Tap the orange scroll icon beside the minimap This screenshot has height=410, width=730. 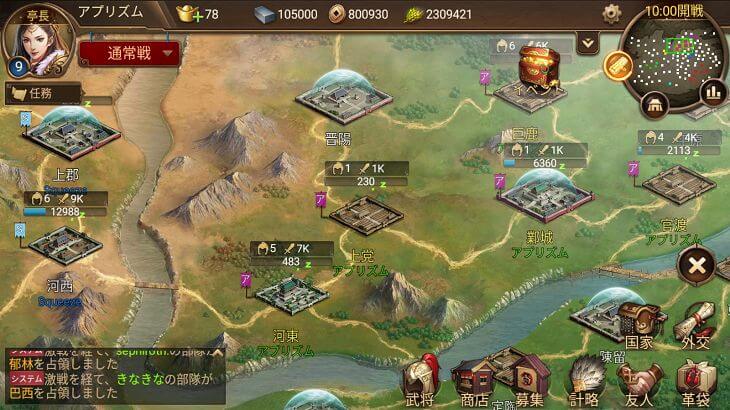coord(618,65)
